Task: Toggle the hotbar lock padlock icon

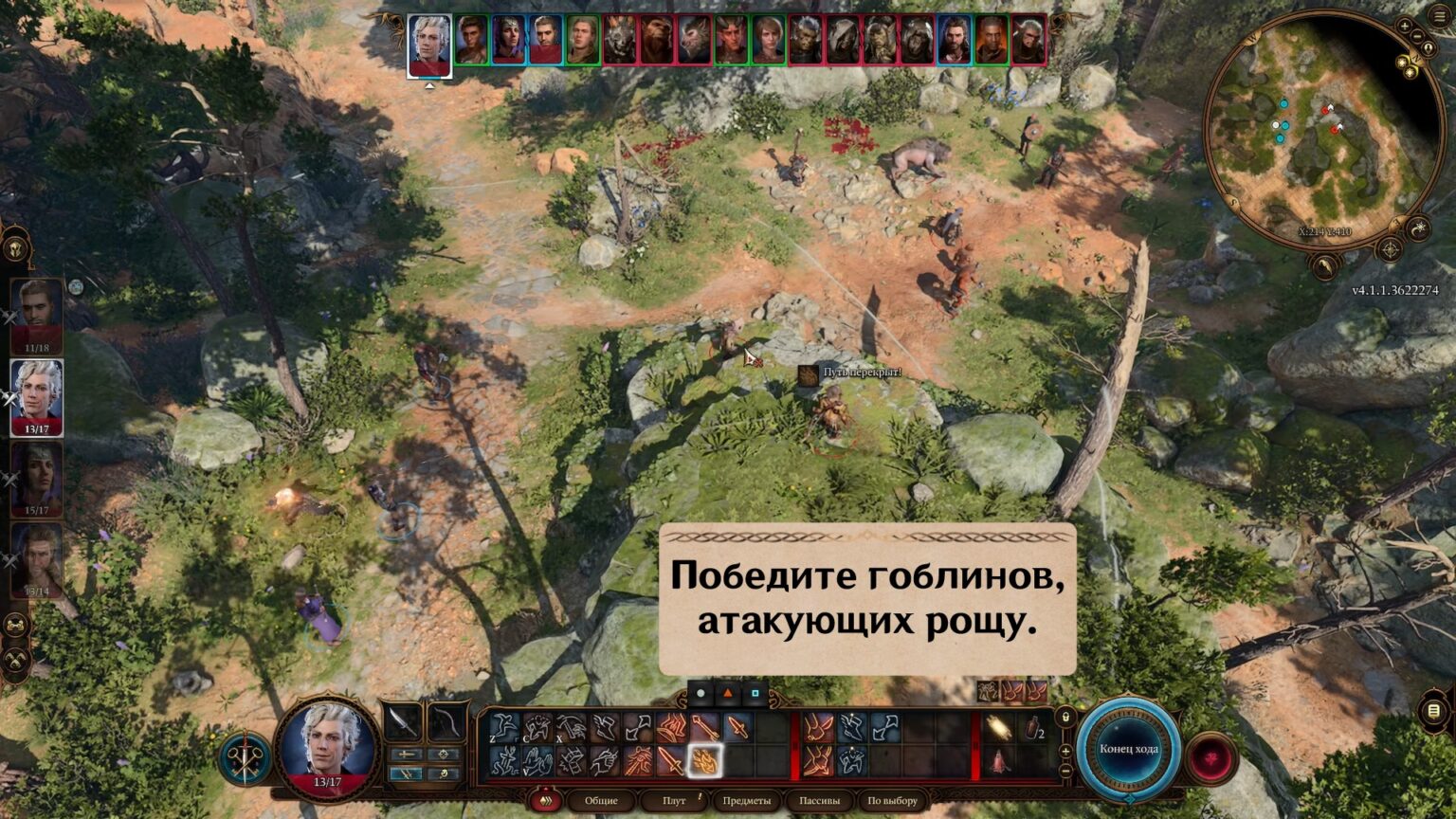Action: [x=1065, y=718]
